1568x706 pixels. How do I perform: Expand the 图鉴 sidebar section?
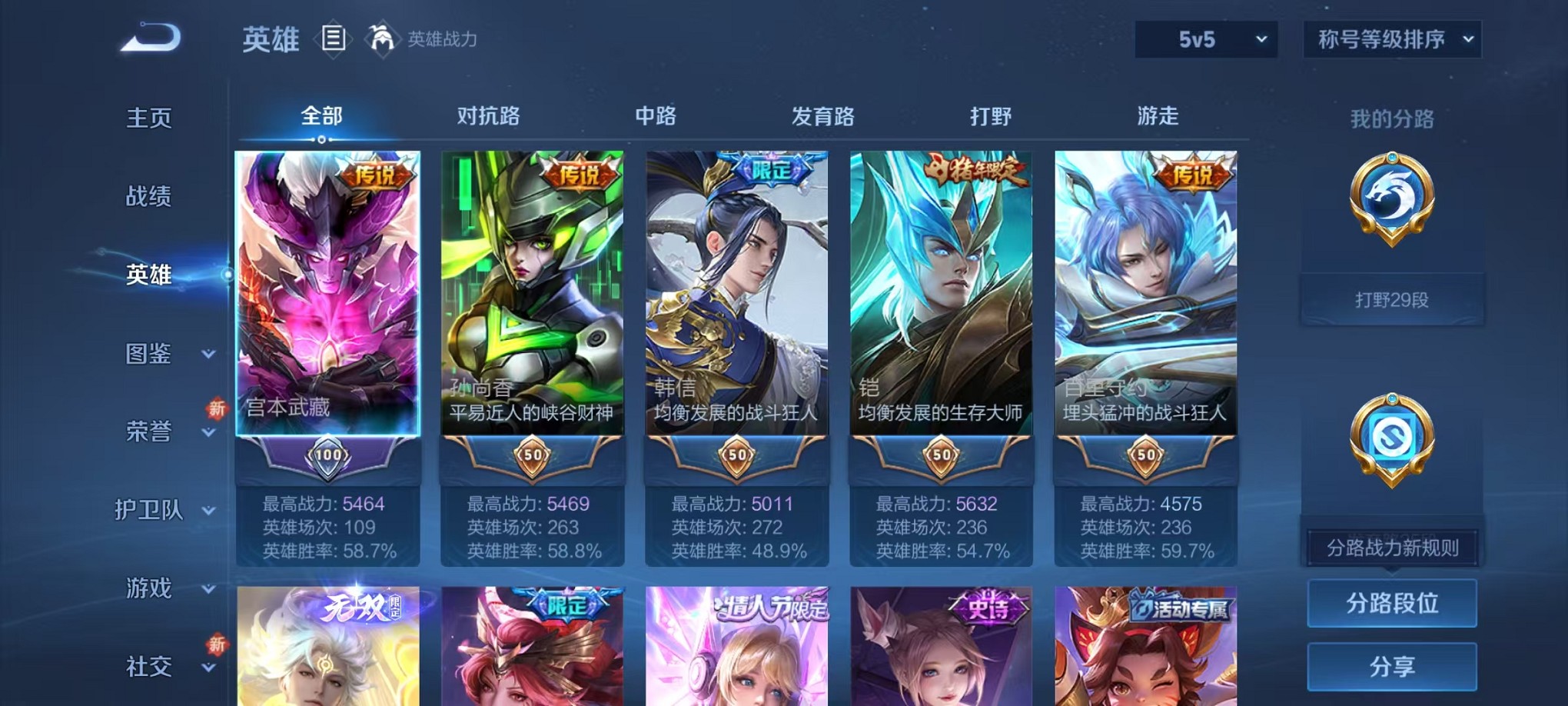150,355
